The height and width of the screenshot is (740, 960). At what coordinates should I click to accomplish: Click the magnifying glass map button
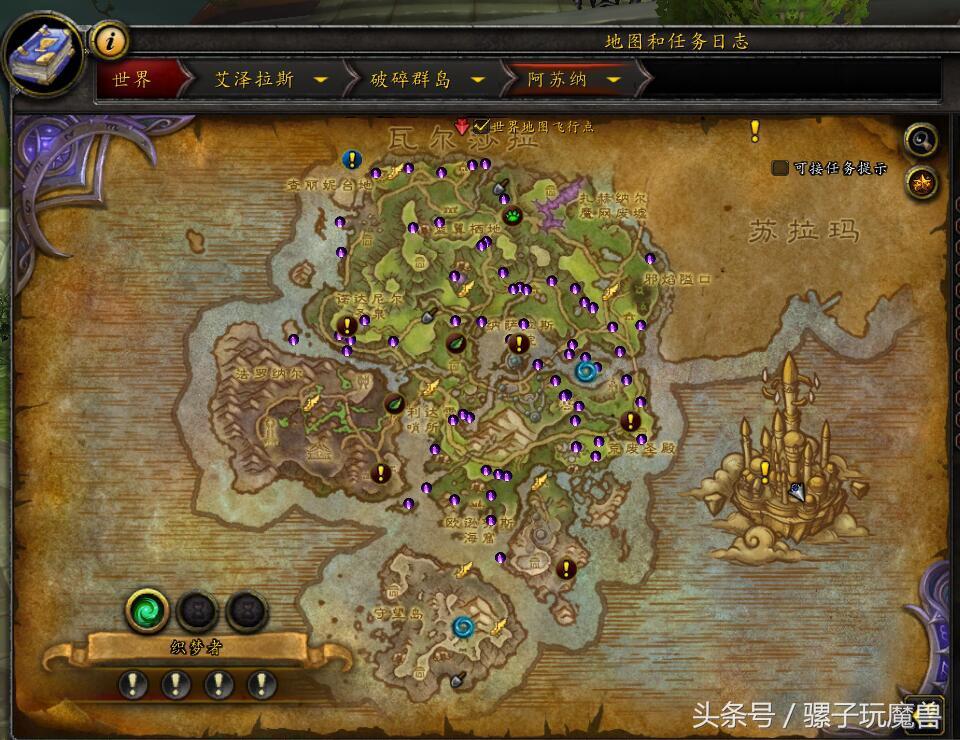point(920,140)
